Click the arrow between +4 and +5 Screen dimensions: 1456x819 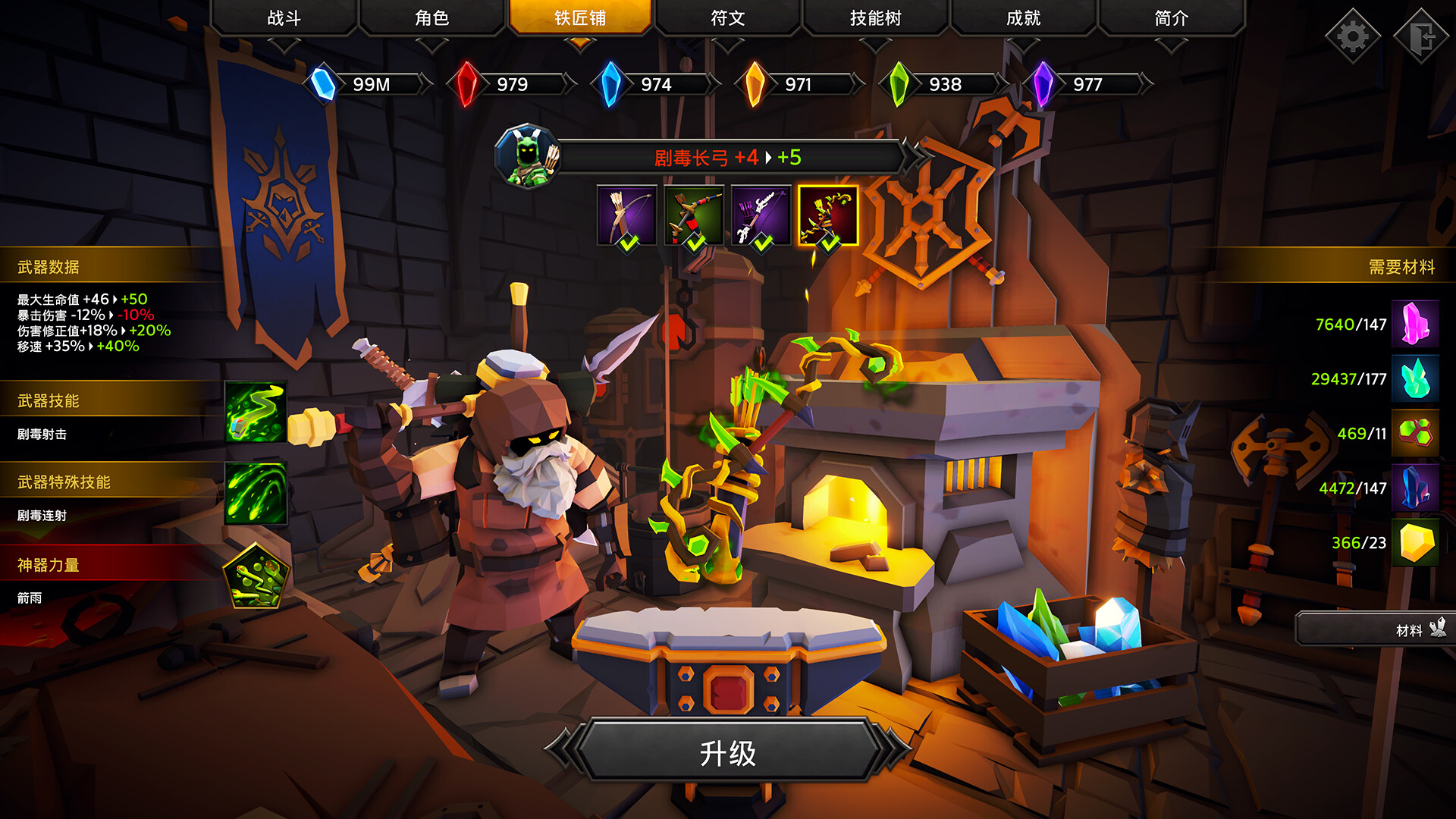click(x=768, y=158)
